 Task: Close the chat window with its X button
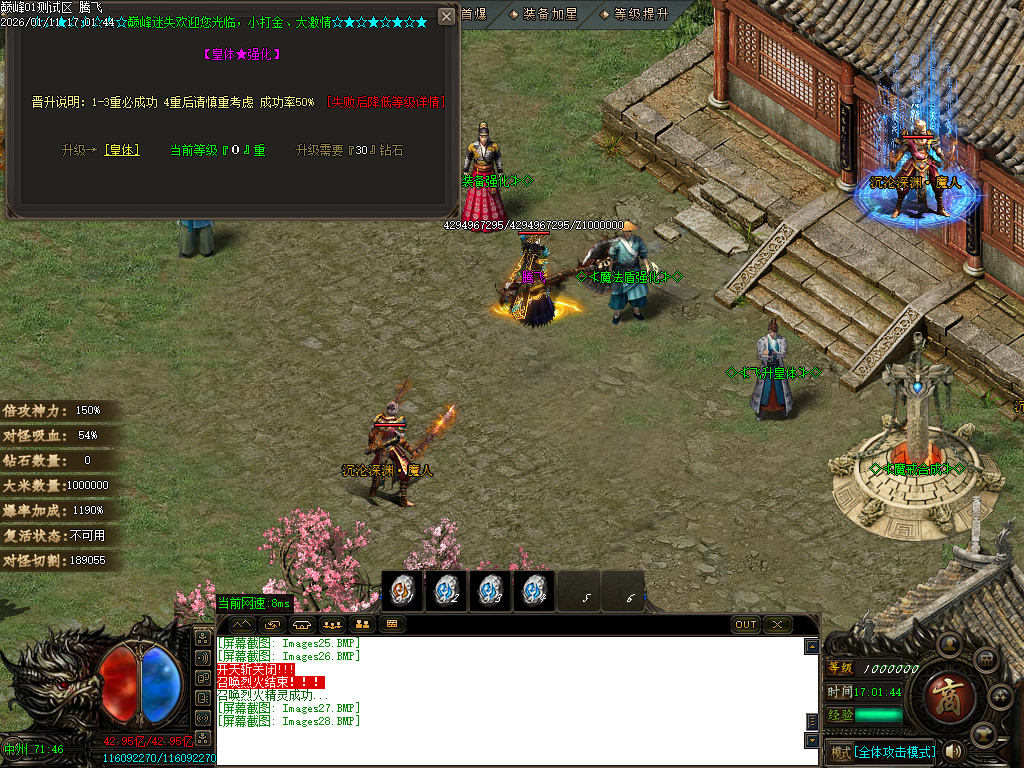point(777,625)
